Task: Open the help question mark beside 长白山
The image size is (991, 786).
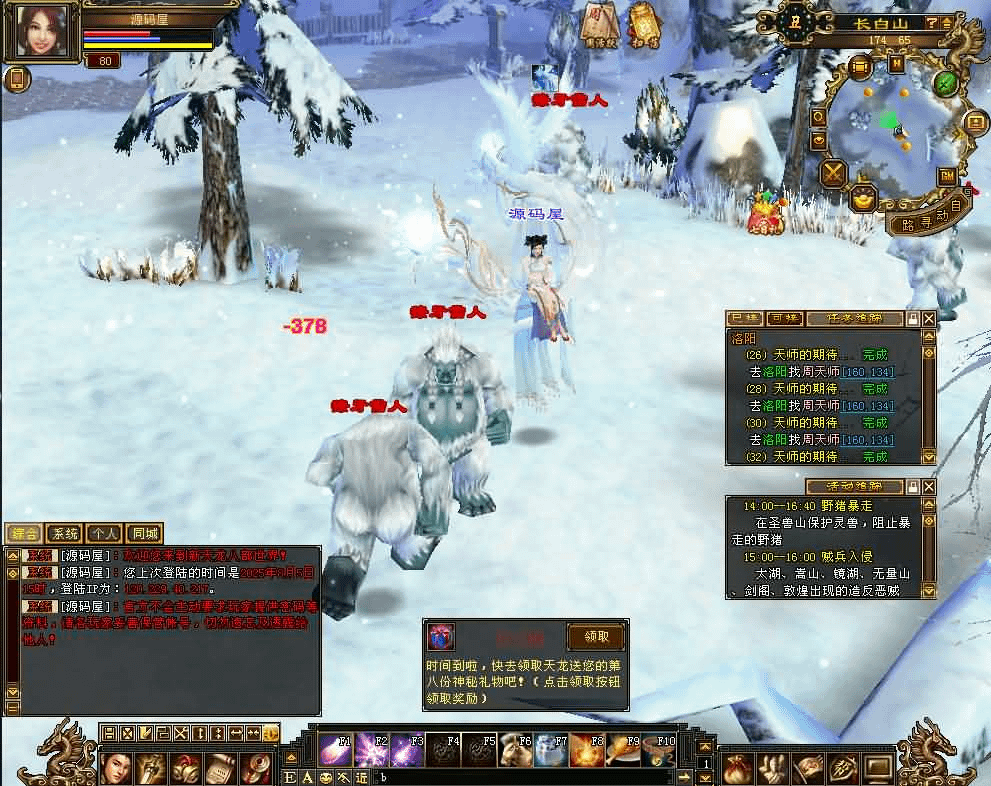Action: coord(931,22)
